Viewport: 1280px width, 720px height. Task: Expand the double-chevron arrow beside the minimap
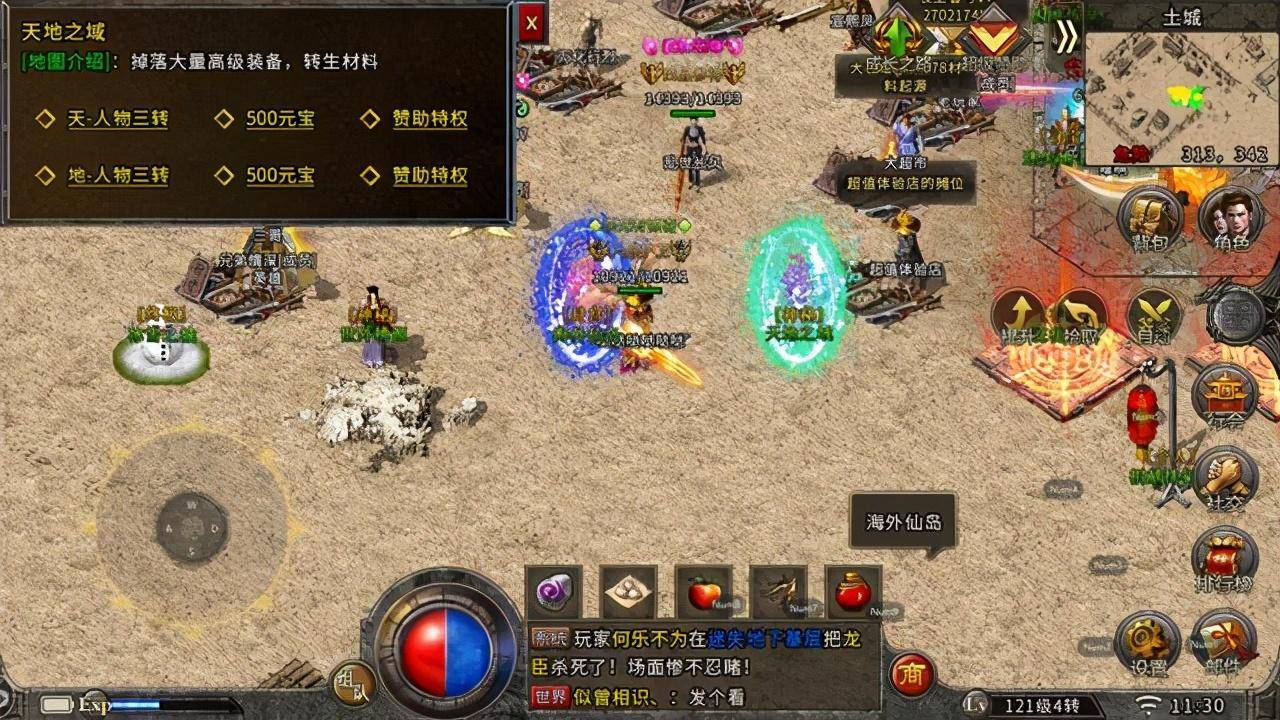[1066, 36]
